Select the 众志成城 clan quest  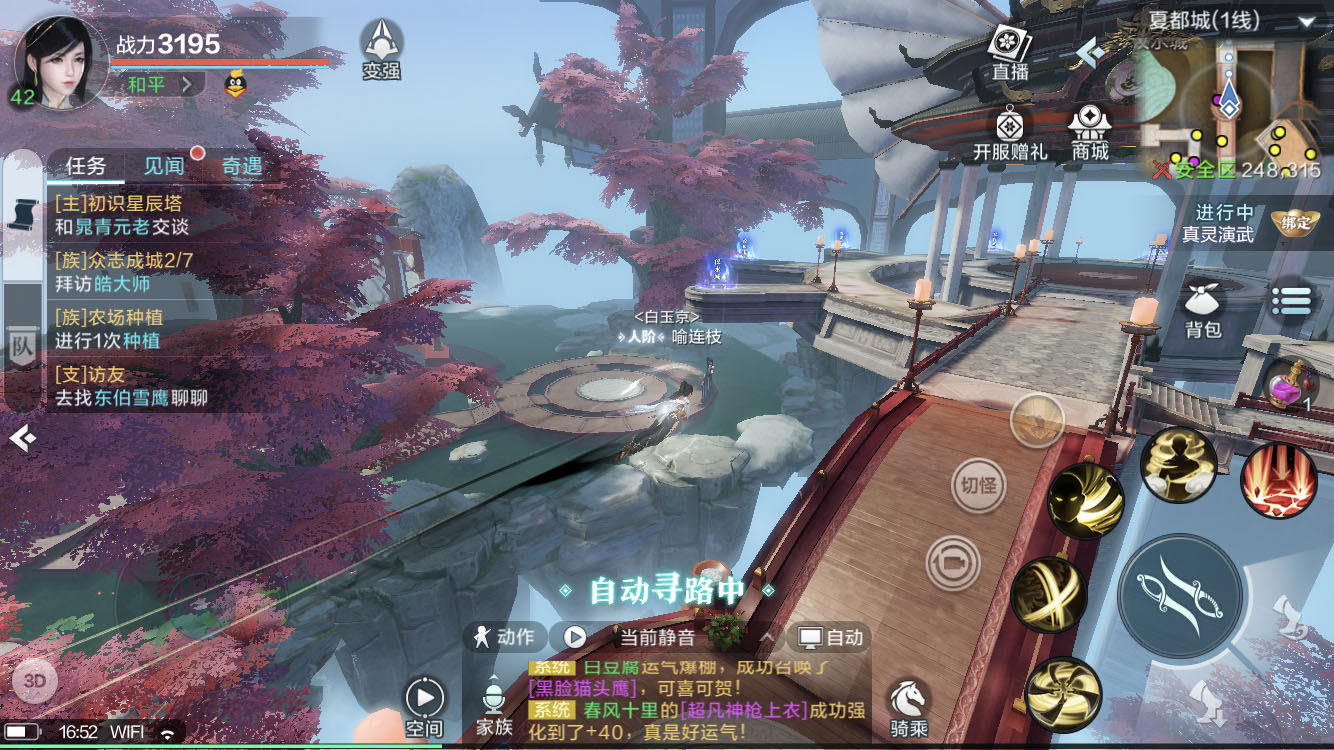pyautogui.click(x=124, y=272)
